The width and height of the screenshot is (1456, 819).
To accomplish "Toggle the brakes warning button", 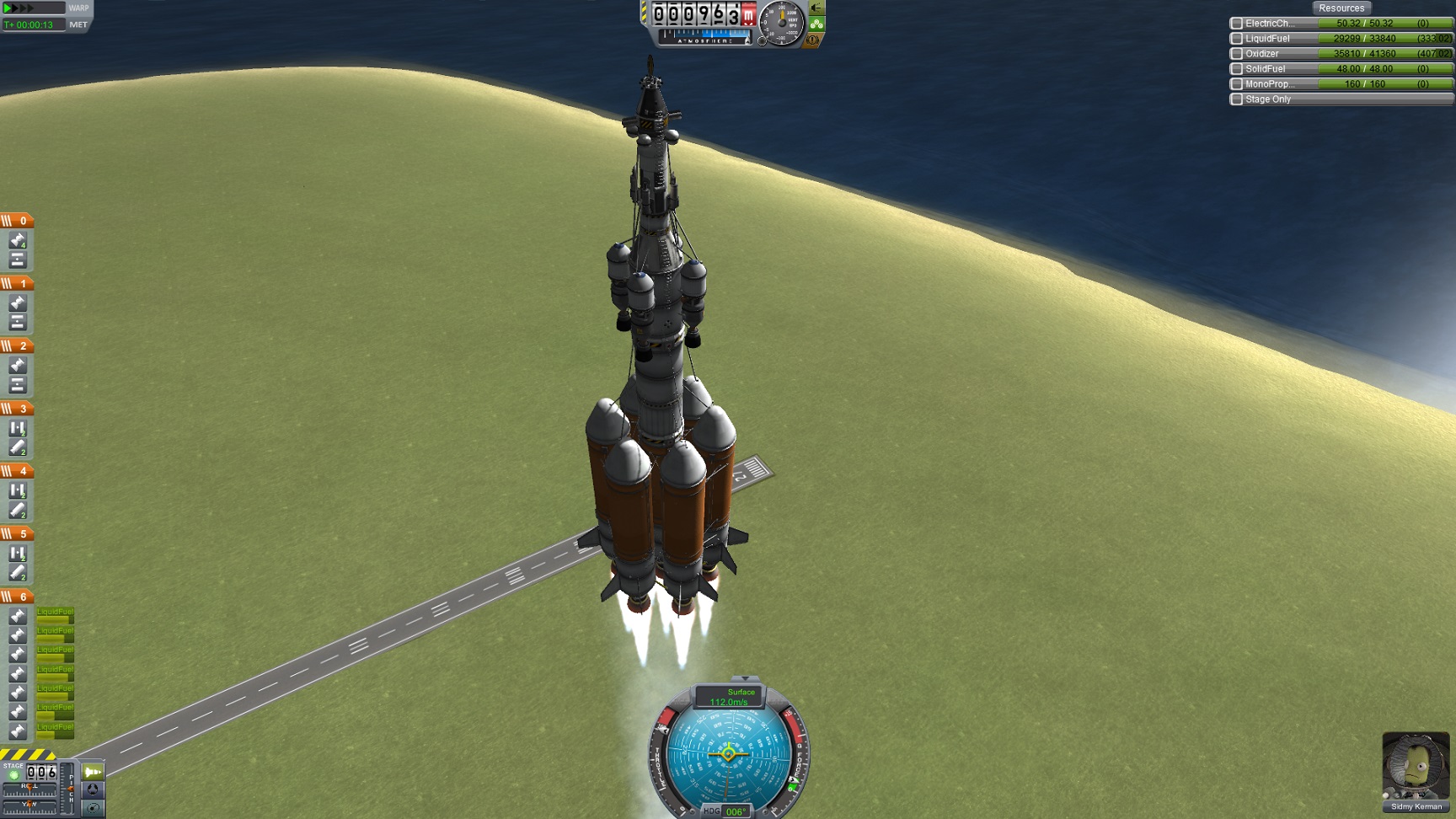I will click(813, 40).
